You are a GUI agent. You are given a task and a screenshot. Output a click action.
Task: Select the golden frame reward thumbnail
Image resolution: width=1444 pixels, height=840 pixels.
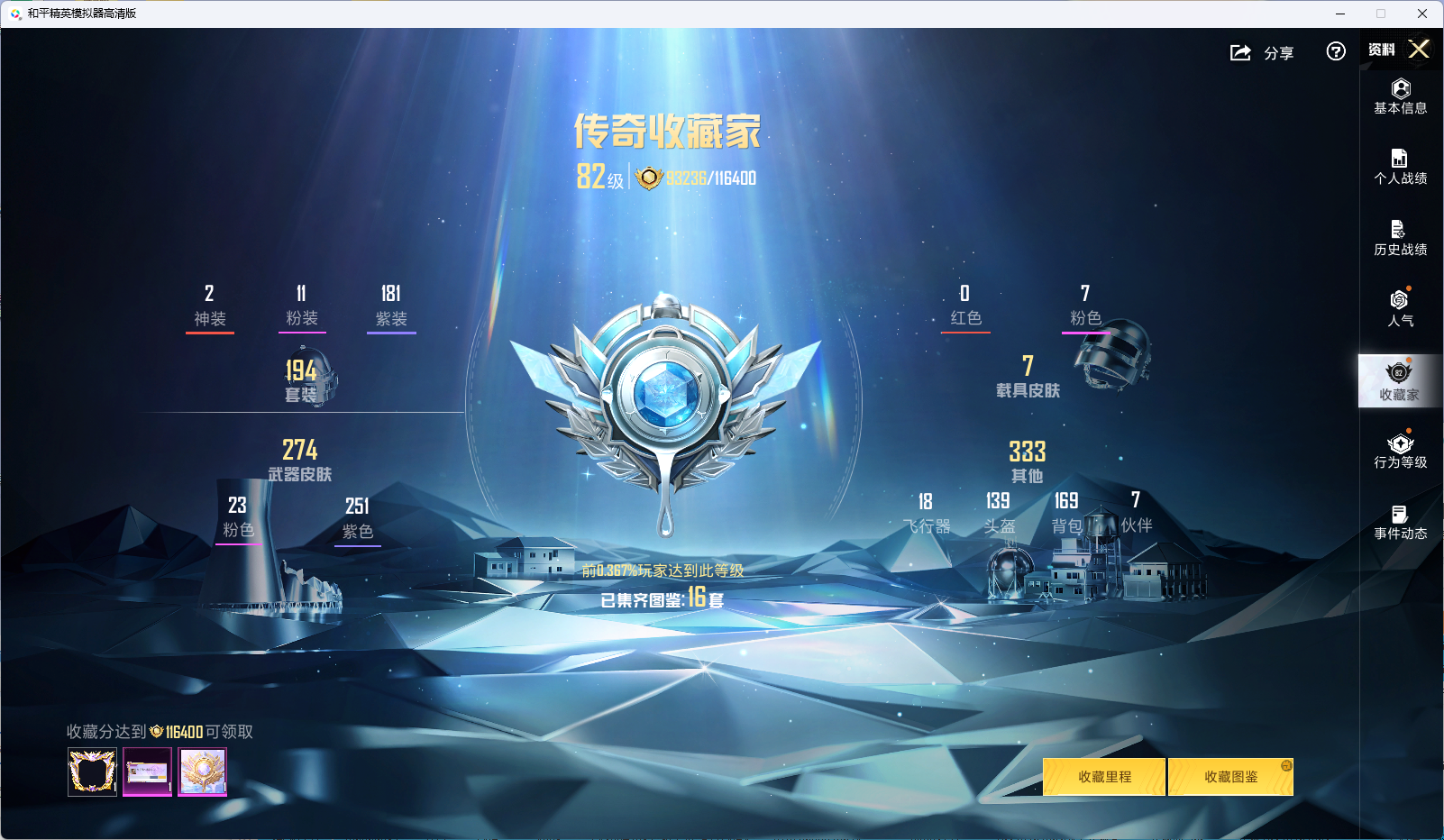click(x=91, y=772)
